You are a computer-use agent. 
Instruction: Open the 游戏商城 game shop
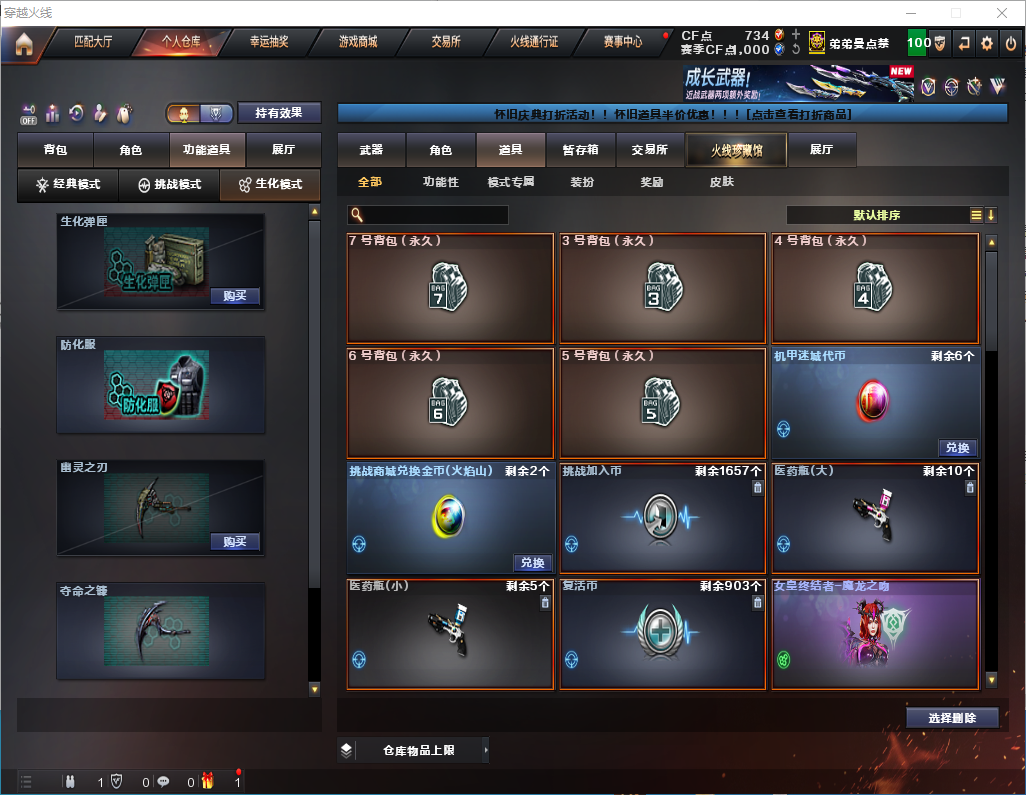[x=358, y=43]
